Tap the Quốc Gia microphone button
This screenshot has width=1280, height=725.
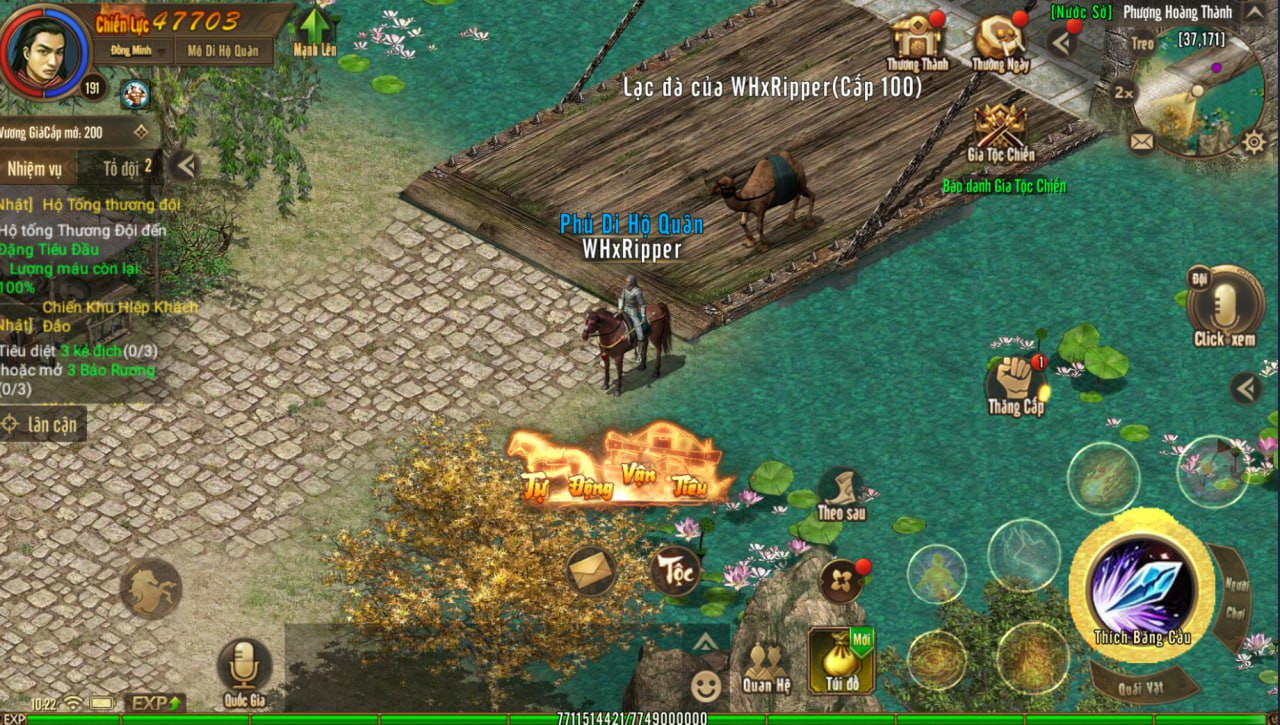pos(244,668)
